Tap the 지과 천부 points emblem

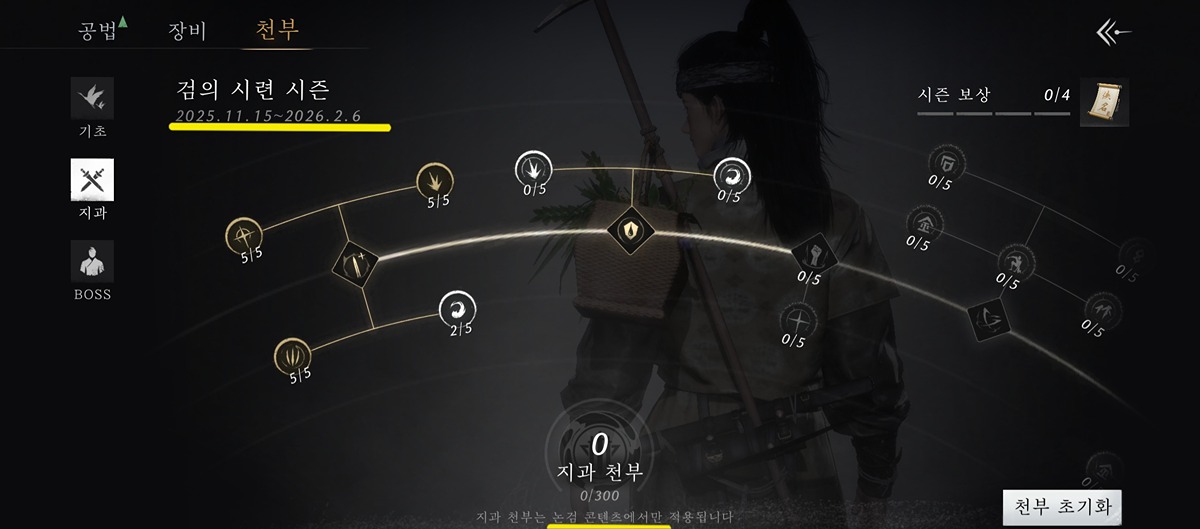pyautogui.click(x=600, y=445)
